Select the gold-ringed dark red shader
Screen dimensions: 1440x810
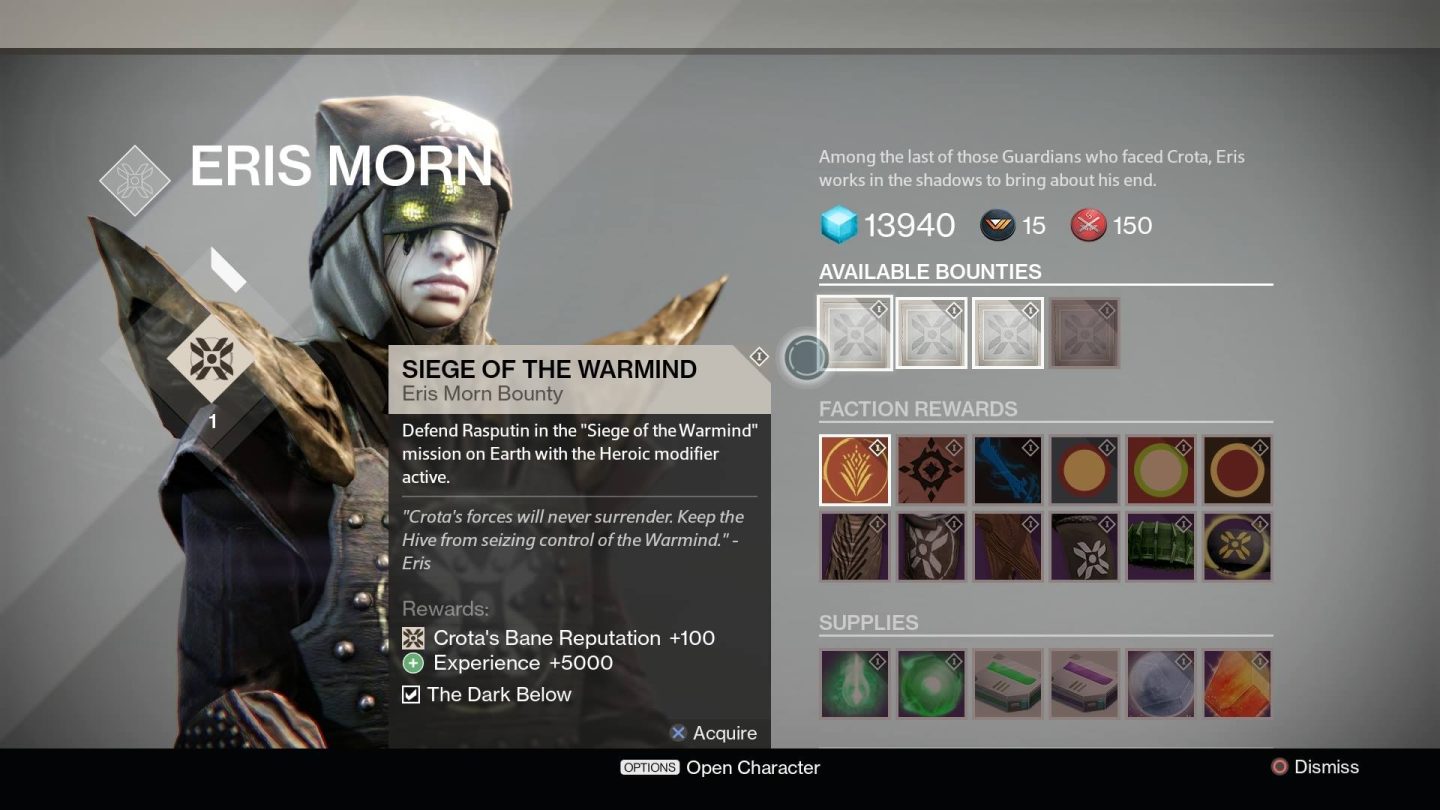point(1238,470)
